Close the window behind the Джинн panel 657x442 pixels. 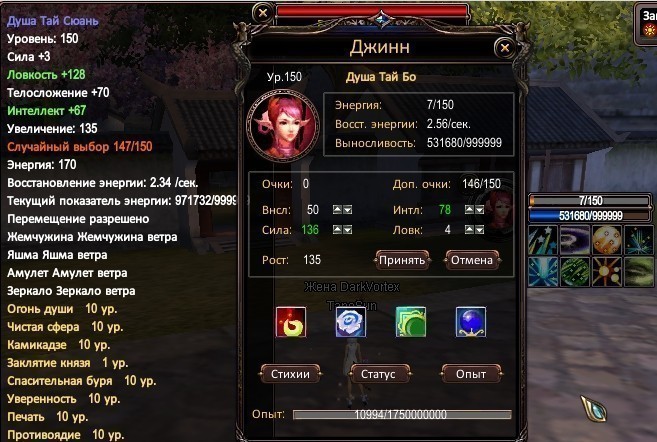tap(262, 12)
